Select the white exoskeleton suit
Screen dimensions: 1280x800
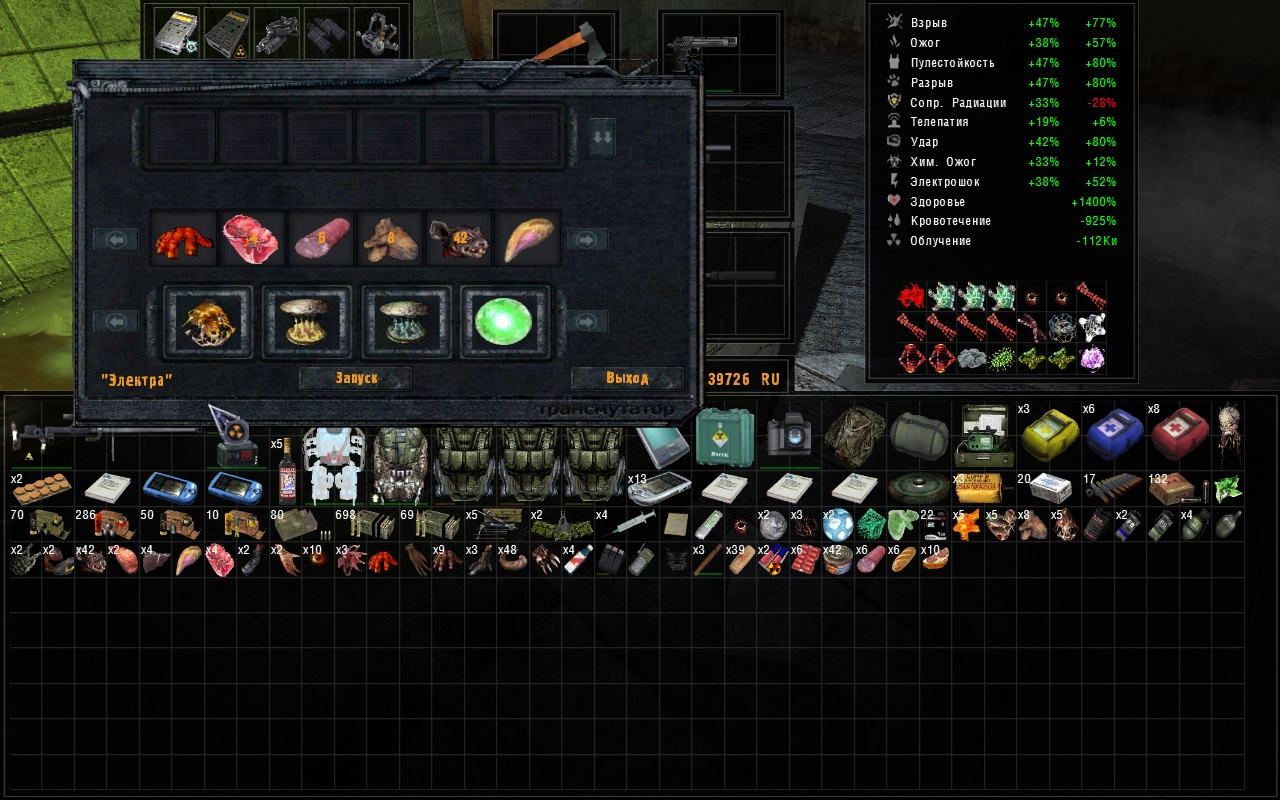point(334,463)
